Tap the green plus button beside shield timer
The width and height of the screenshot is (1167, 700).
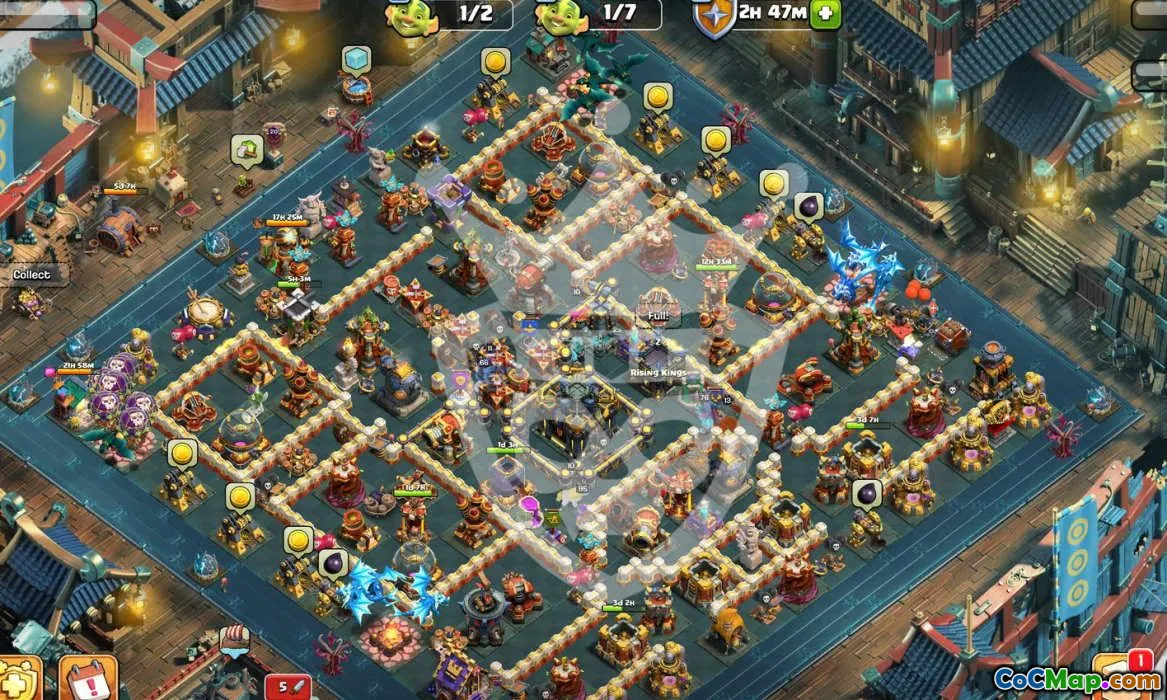tap(825, 13)
